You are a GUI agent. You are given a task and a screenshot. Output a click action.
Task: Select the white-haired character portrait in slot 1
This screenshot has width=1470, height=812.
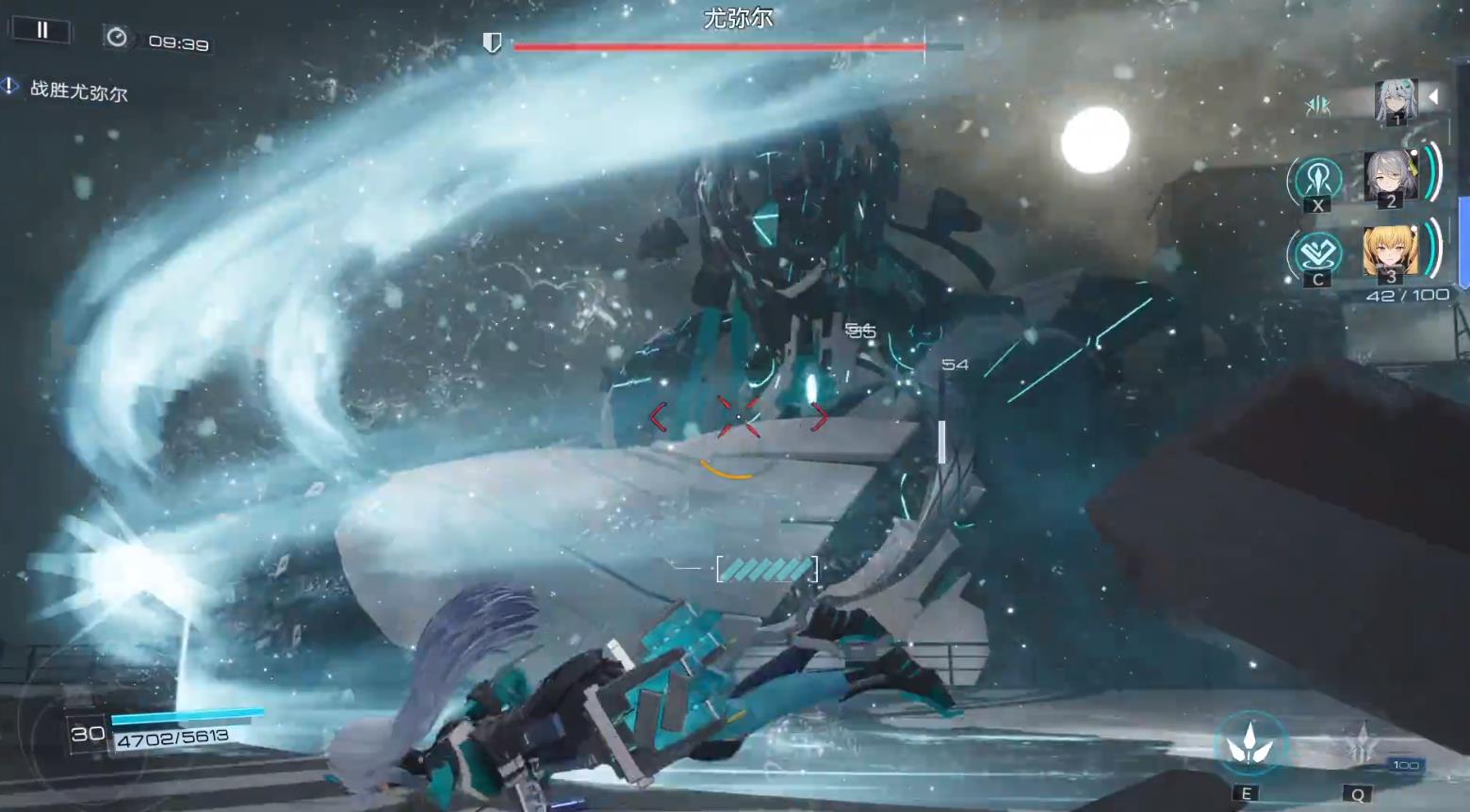click(1396, 100)
